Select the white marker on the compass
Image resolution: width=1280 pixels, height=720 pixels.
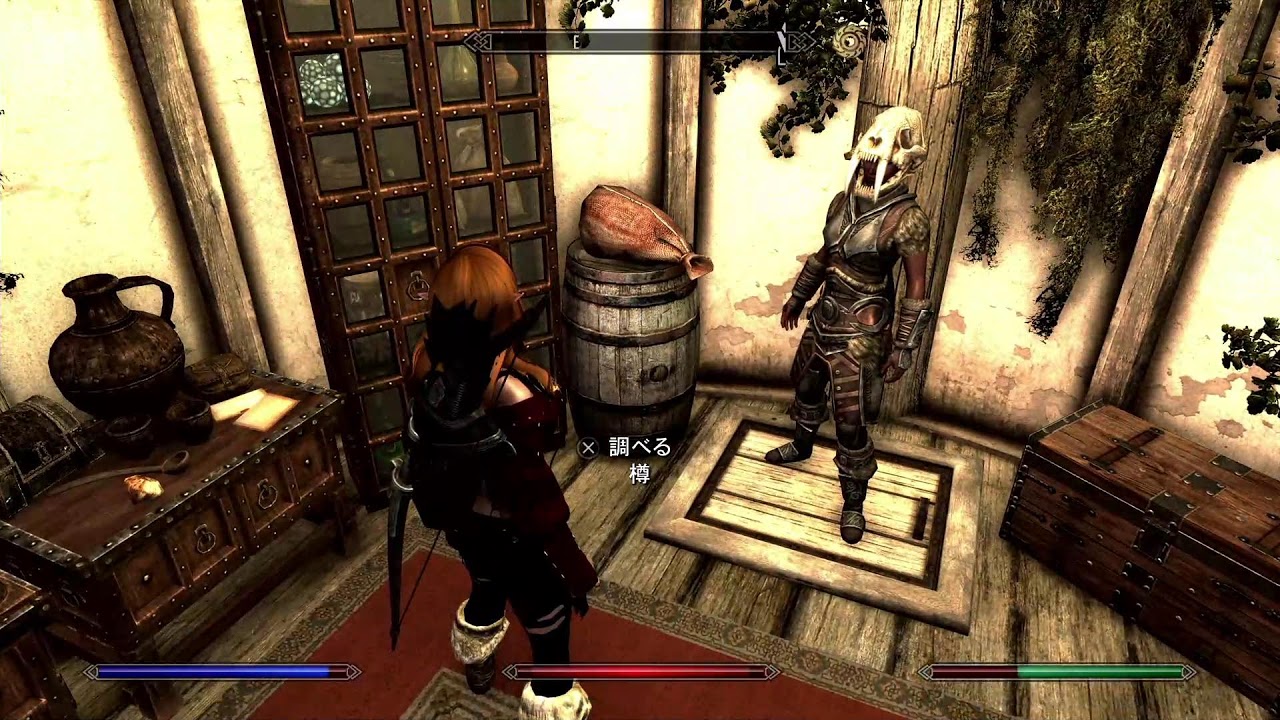(x=781, y=43)
